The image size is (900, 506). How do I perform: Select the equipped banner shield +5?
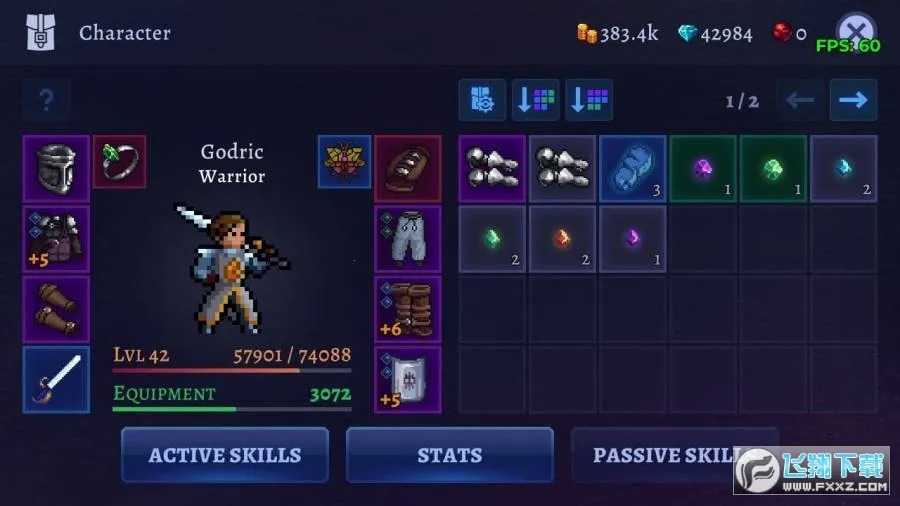tap(408, 379)
